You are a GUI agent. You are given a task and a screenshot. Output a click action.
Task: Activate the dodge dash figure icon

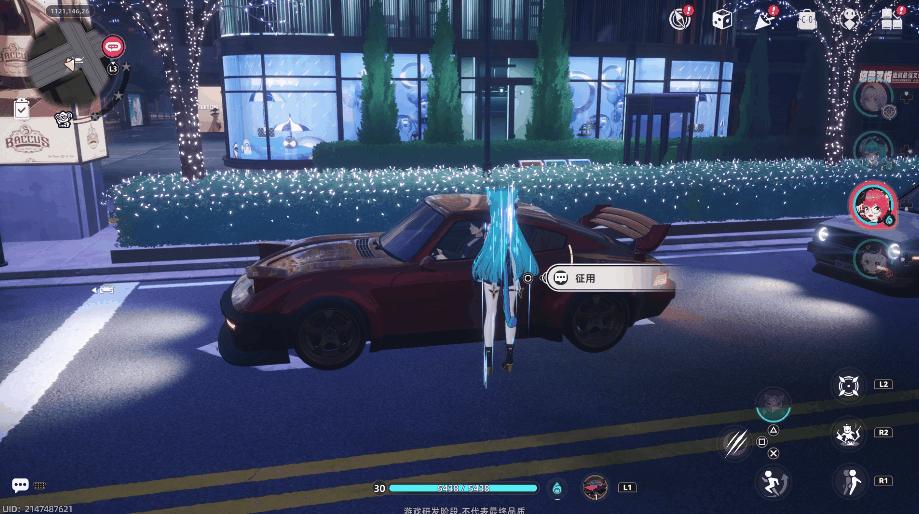tap(849, 483)
